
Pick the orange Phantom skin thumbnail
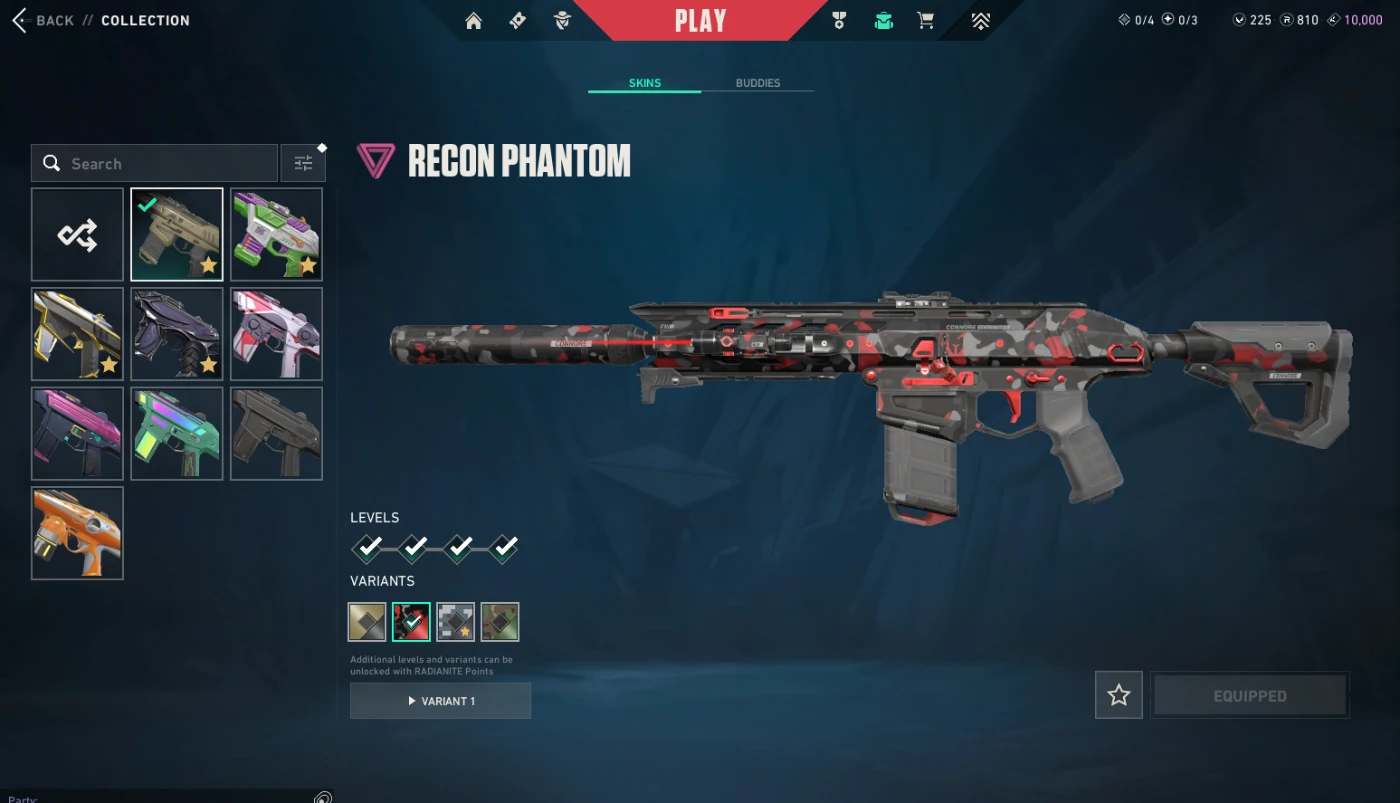[77, 533]
